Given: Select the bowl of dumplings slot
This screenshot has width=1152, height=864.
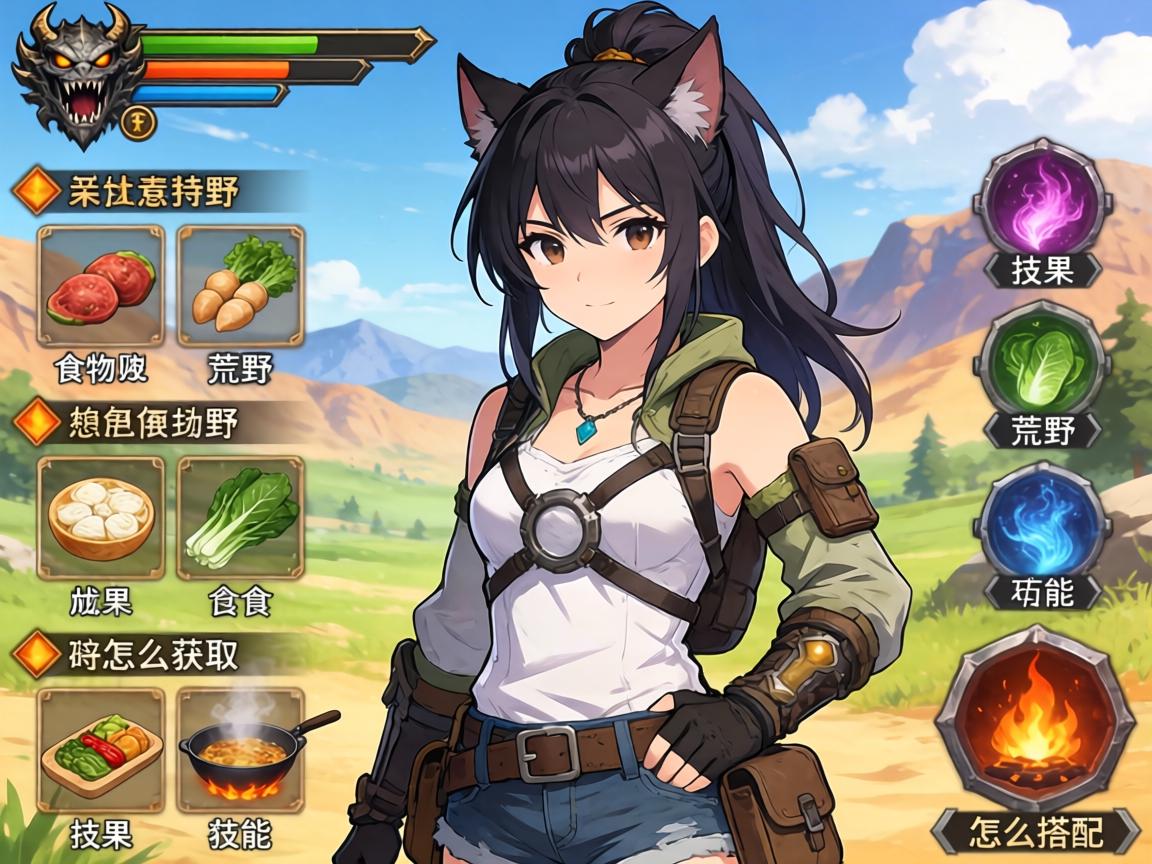Looking at the screenshot, I should pos(100,517).
